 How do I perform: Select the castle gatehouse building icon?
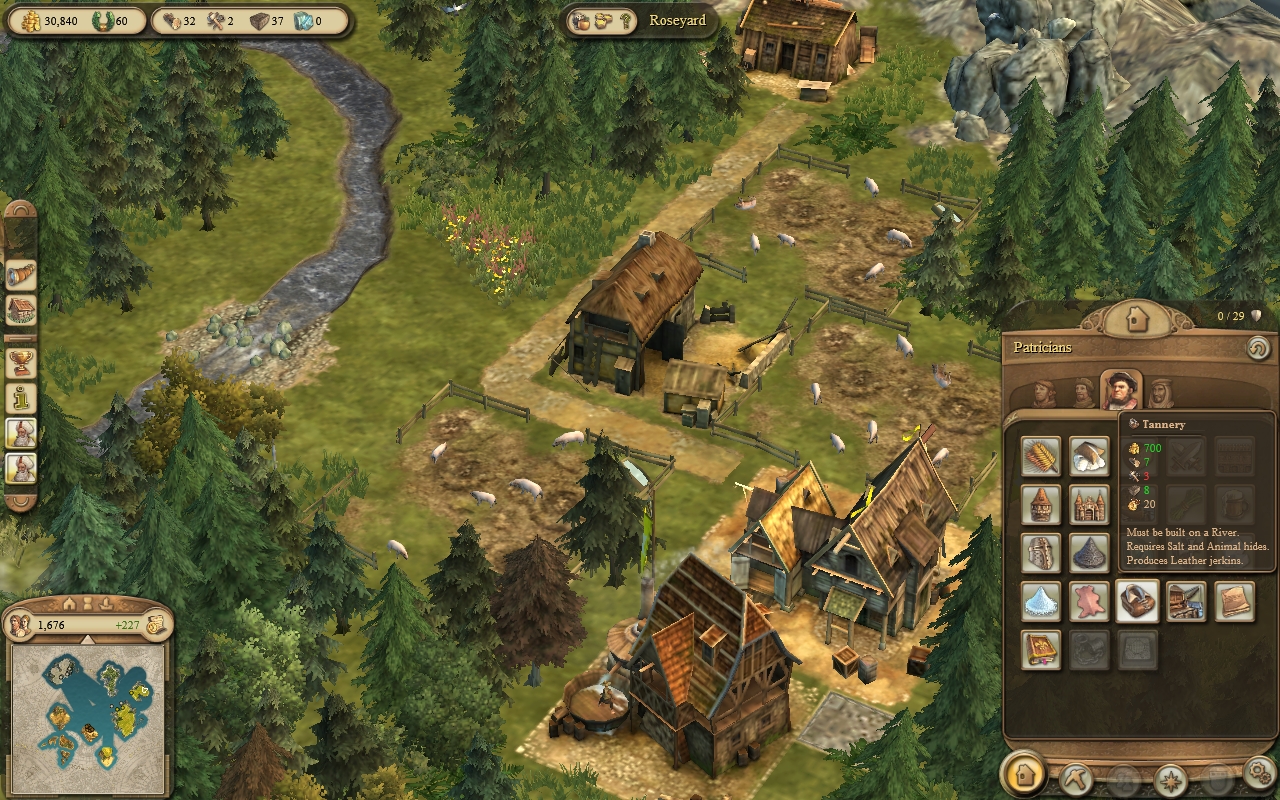(x=1089, y=505)
